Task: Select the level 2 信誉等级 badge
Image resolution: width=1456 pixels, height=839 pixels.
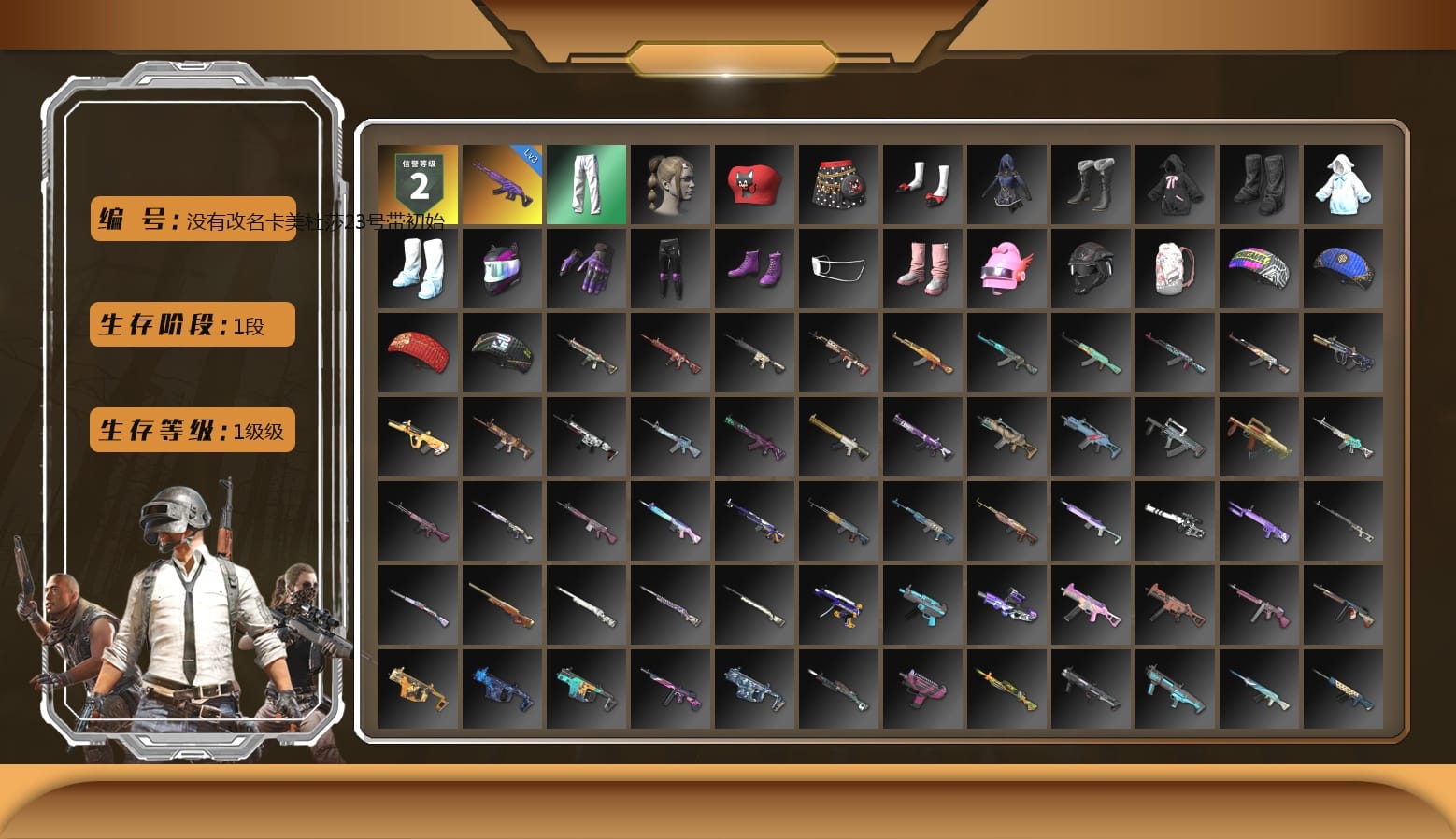Action: (419, 184)
